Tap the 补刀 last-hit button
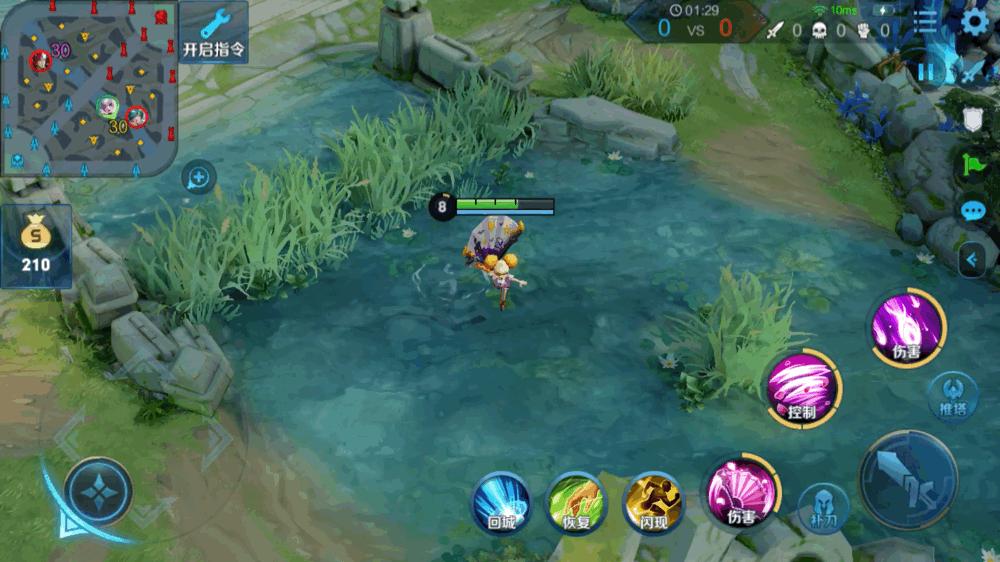The image size is (1000, 562). 823,507
